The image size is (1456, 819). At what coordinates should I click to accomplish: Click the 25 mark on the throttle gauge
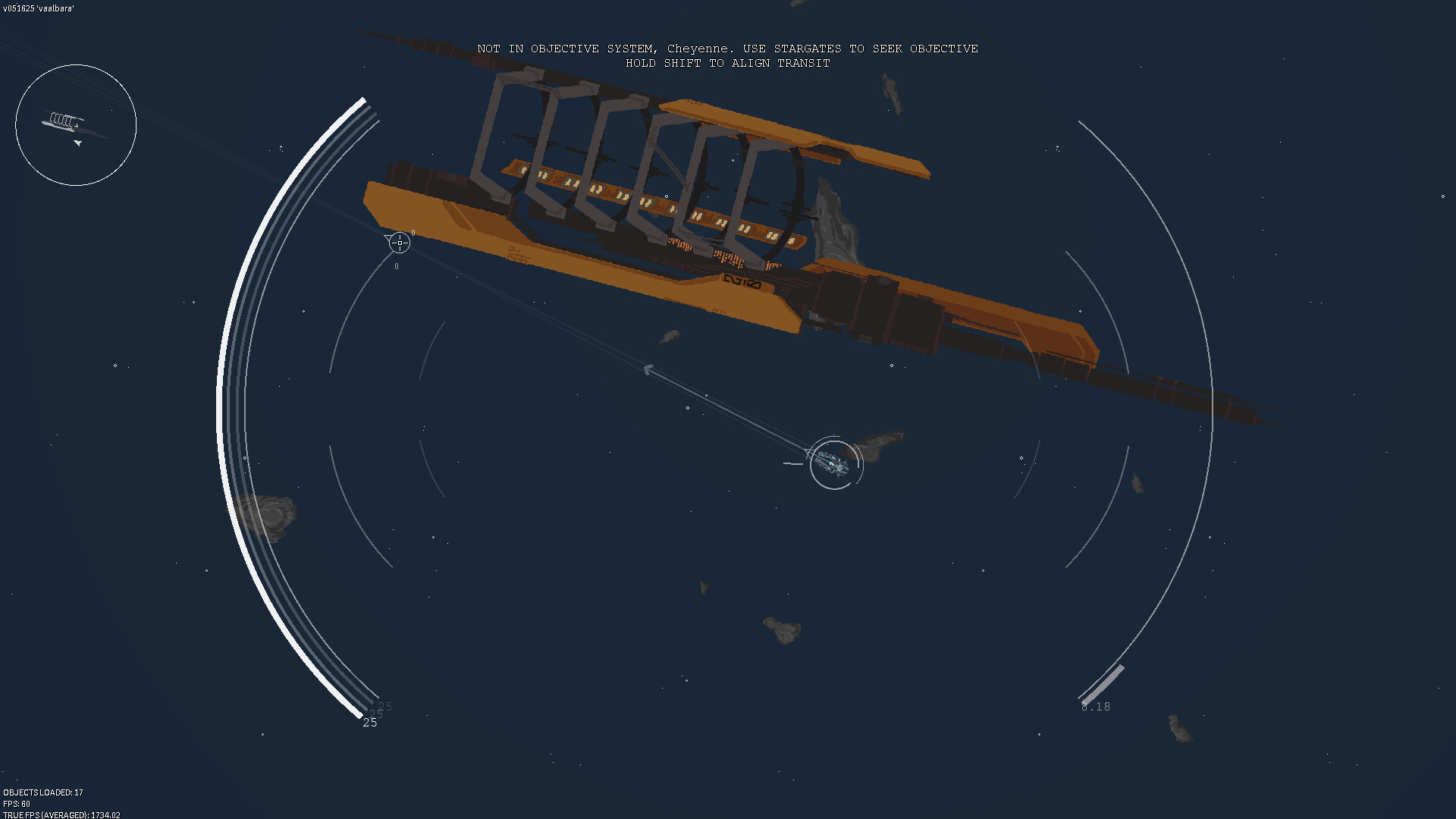coord(369,723)
